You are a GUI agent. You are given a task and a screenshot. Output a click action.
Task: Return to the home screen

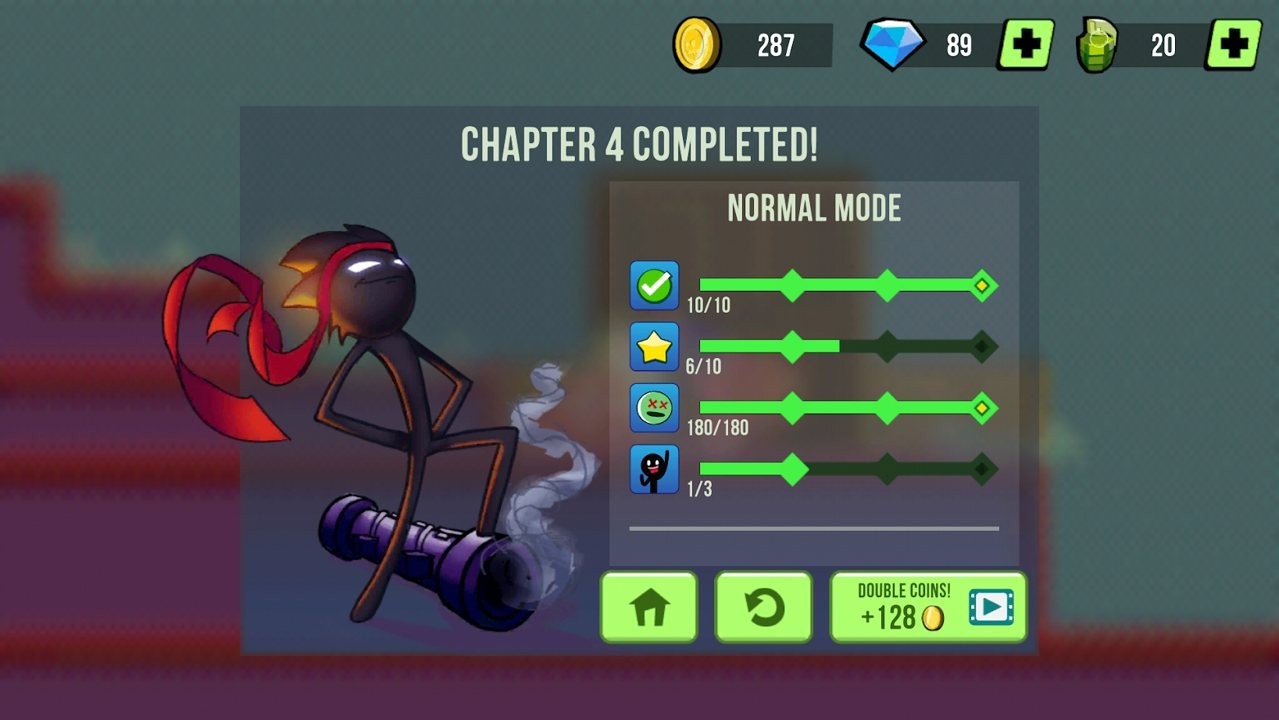(x=648, y=607)
